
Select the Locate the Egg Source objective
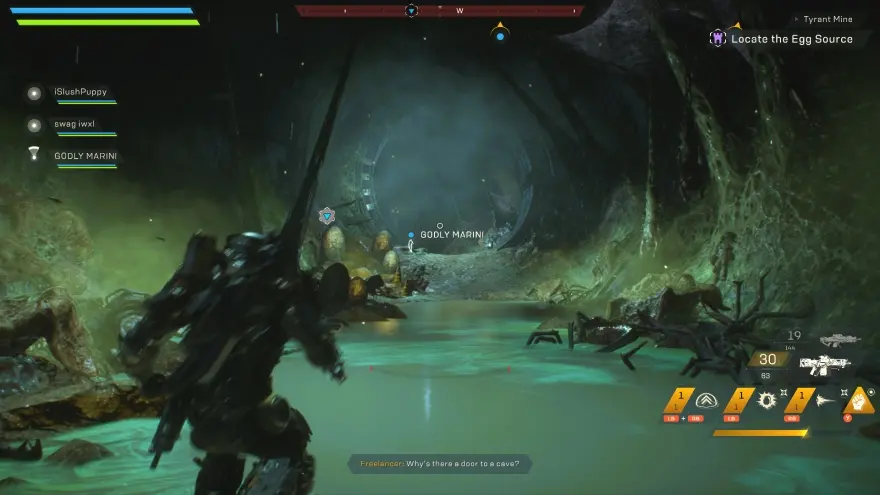pos(791,39)
